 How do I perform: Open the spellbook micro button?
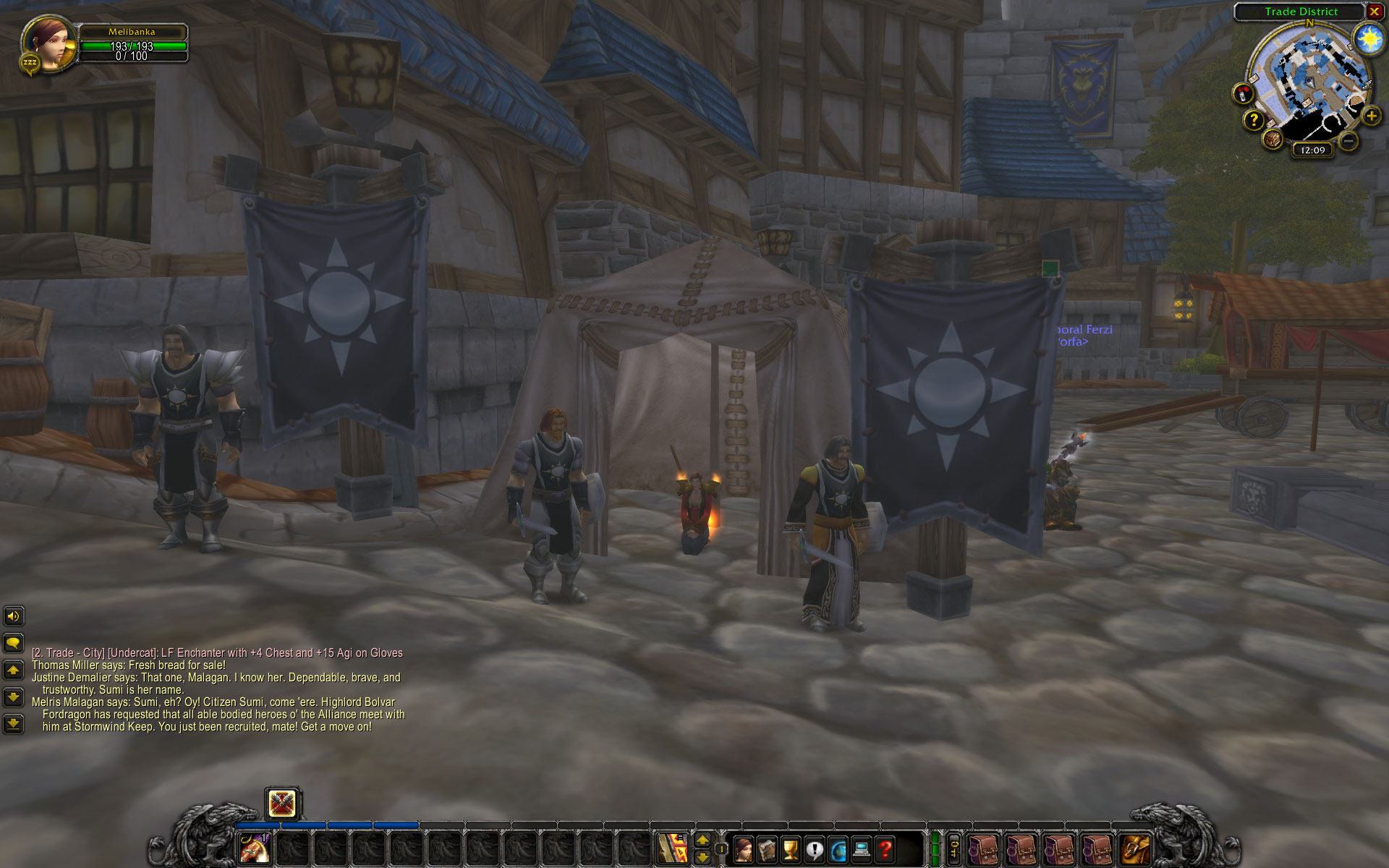pos(767,849)
